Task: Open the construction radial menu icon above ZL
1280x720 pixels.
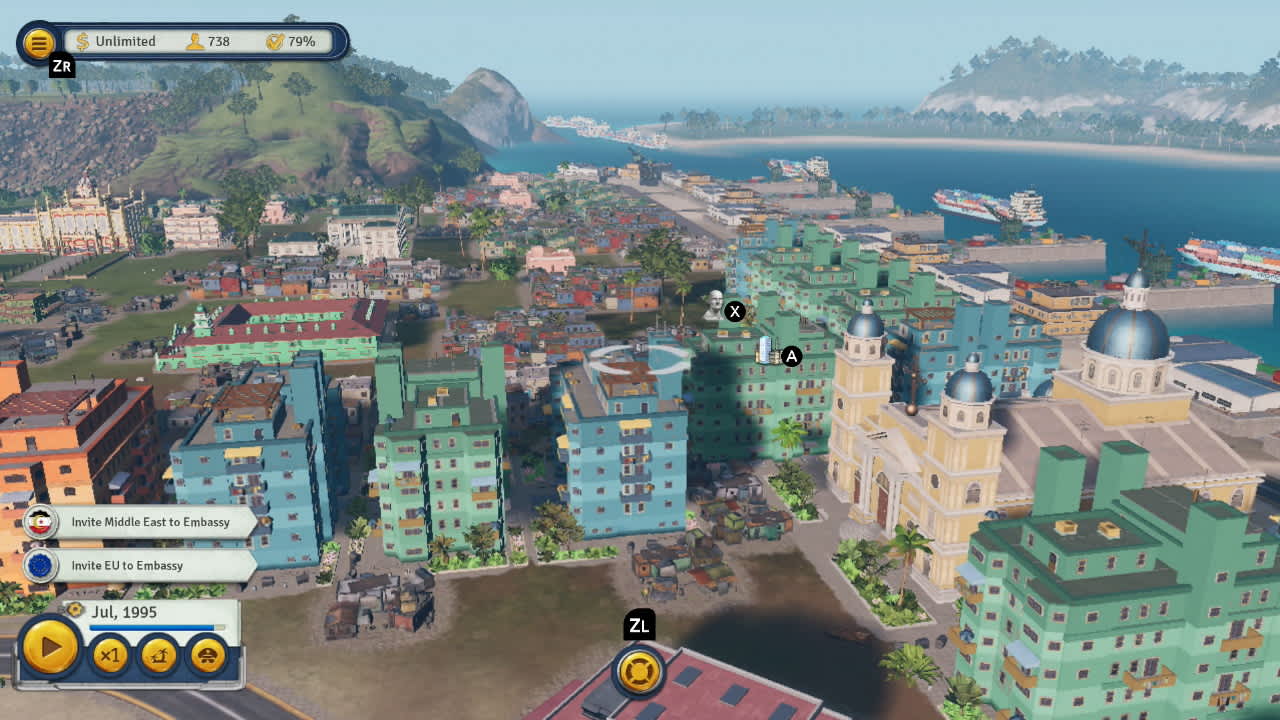Action: [639, 672]
